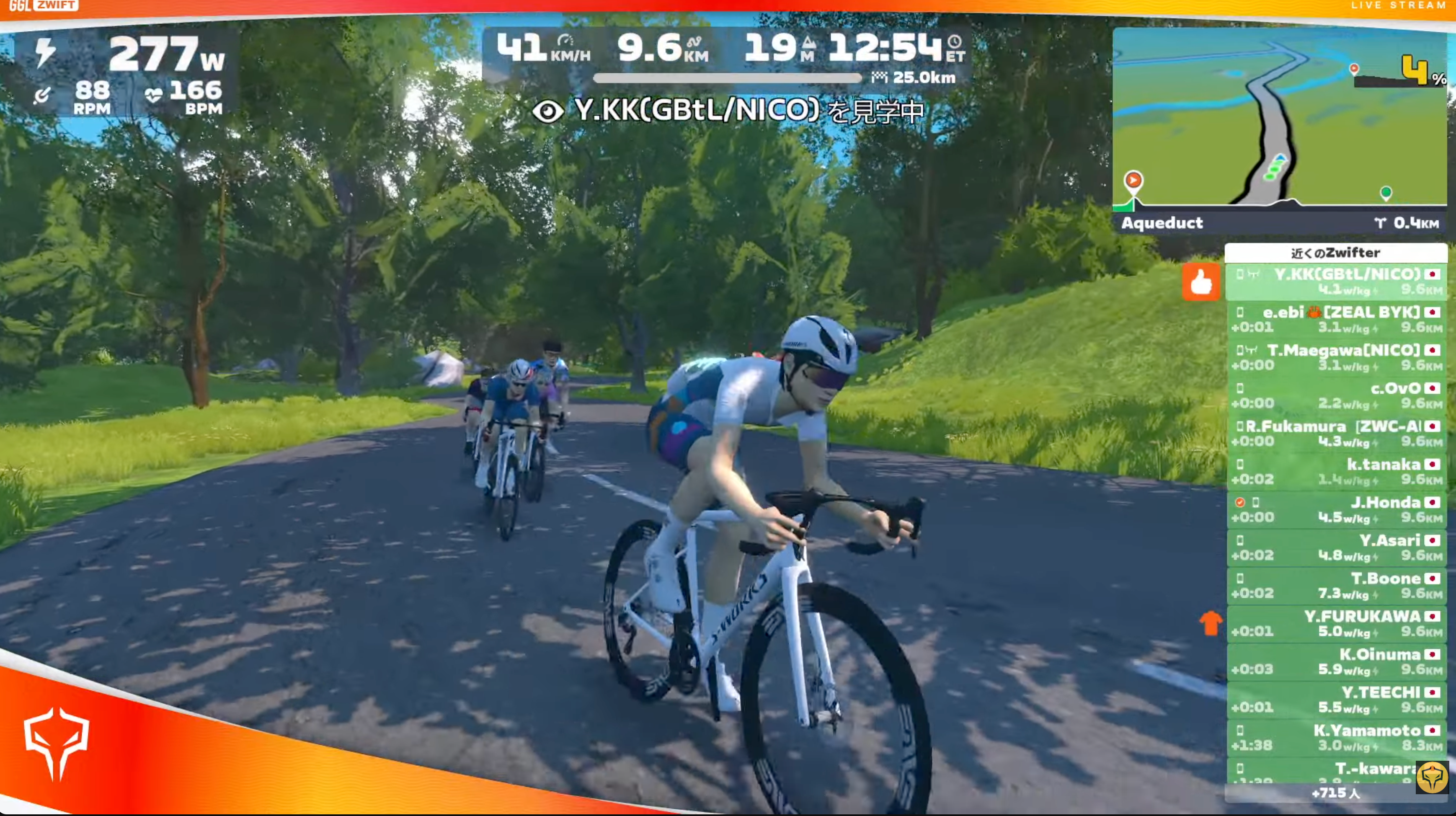Choose e.ebi [ZEAL BYK] rider row

click(1336, 319)
